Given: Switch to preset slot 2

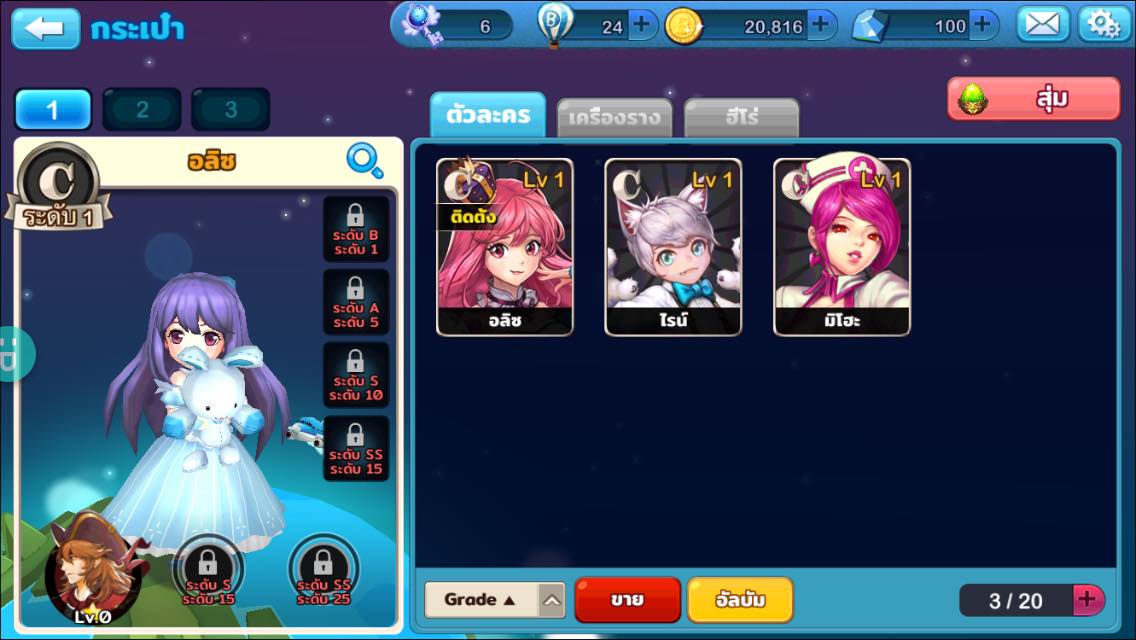Looking at the screenshot, I should point(142,110).
